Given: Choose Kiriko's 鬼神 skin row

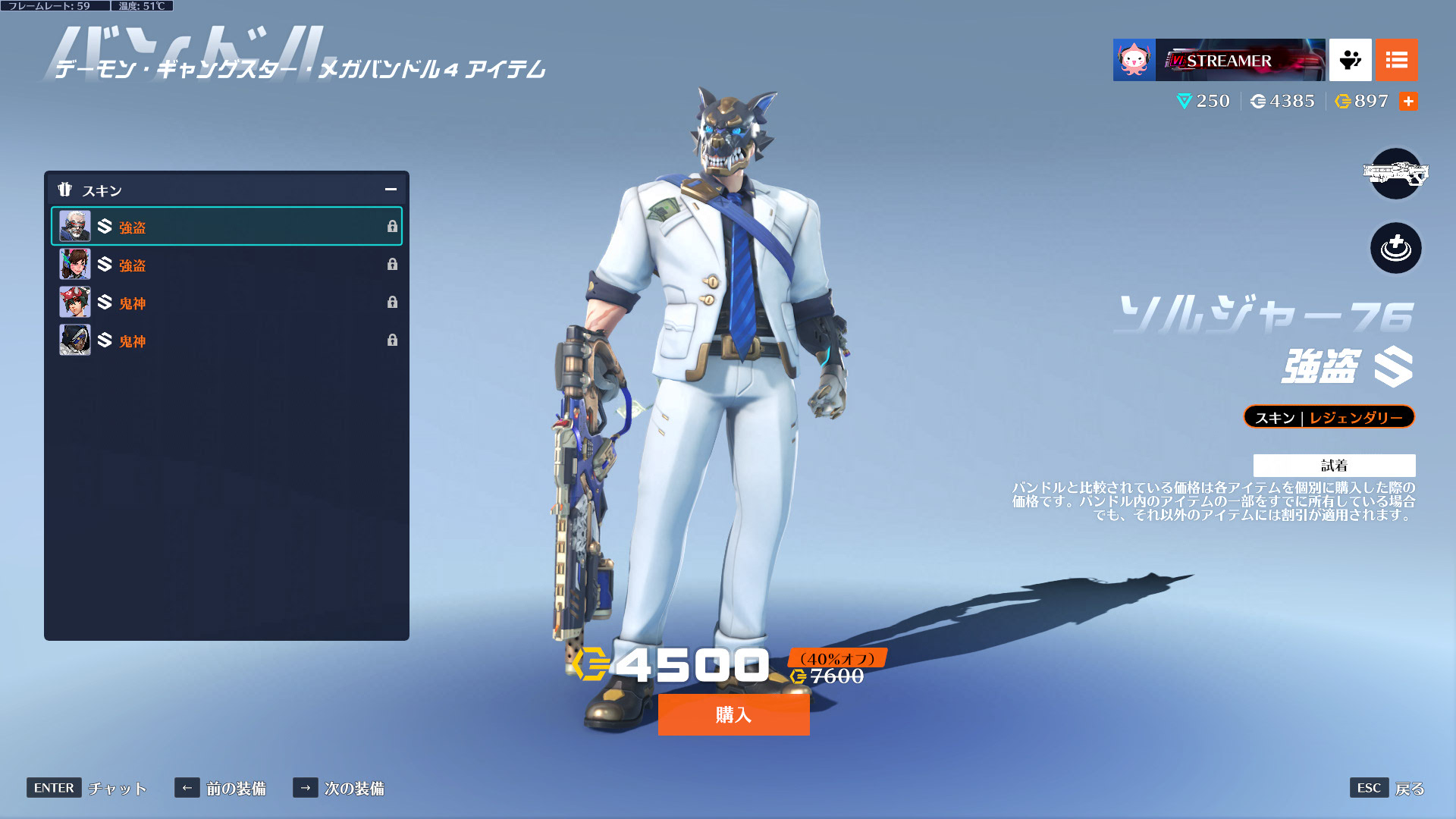Looking at the screenshot, I should [226, 303].
